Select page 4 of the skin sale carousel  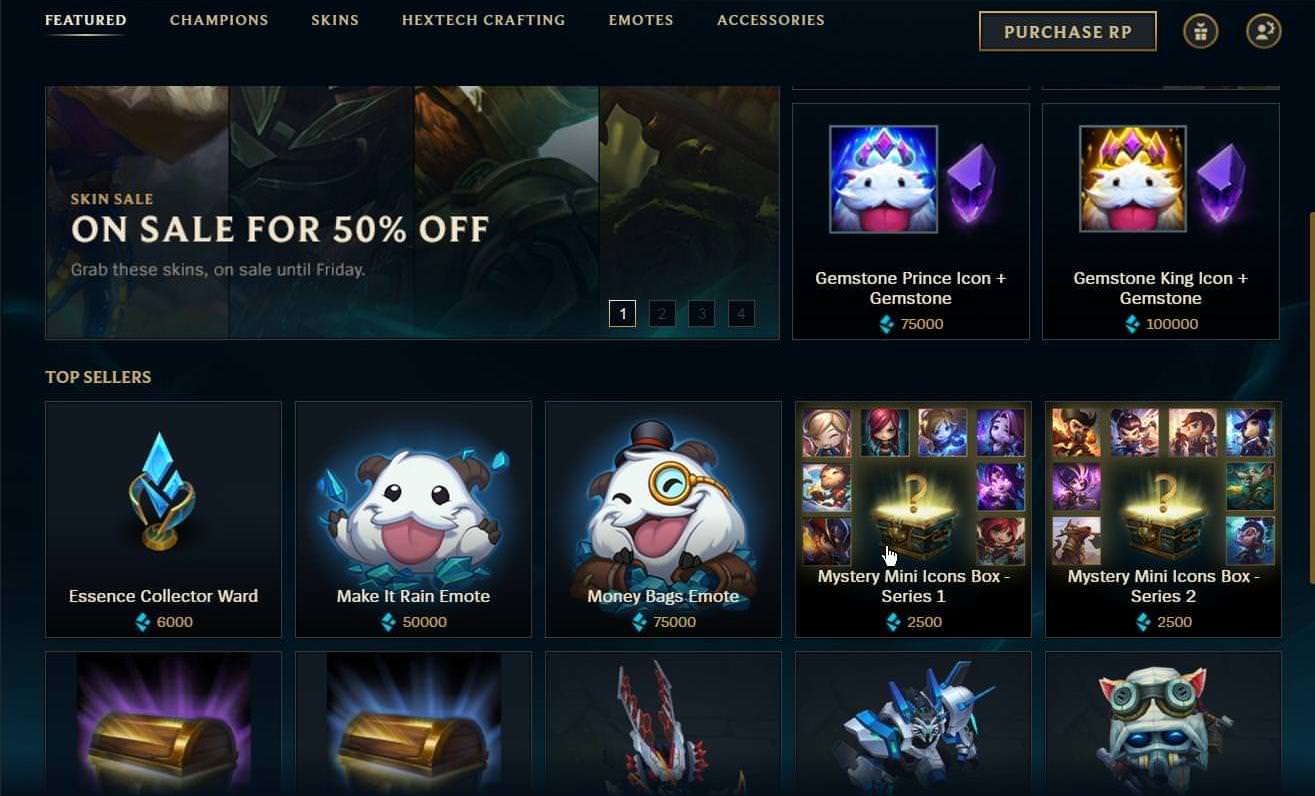coord(741,313)
